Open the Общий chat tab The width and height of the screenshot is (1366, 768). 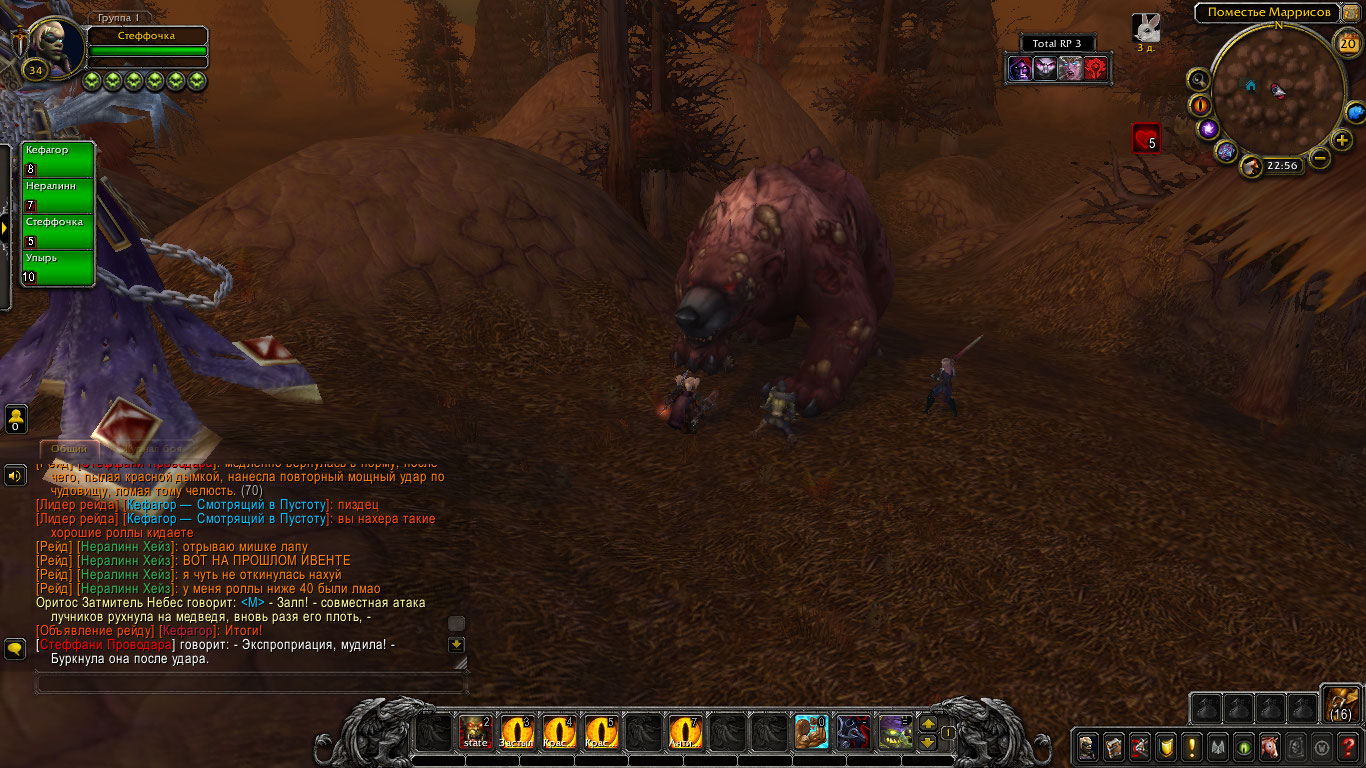pyautogui.click(x=67, y=449)
